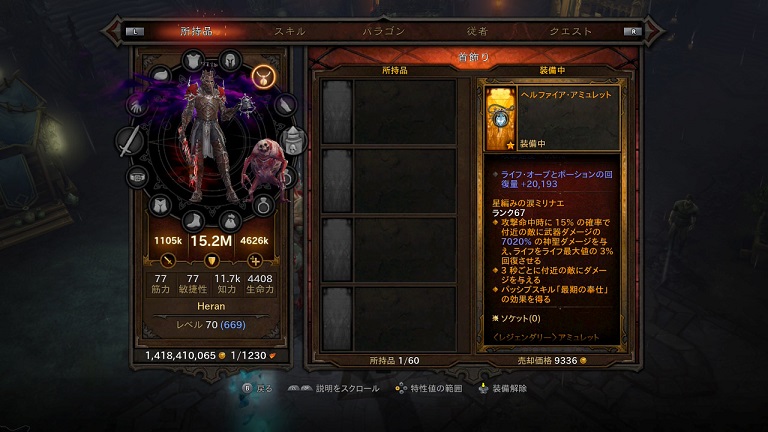Screen dimensions: 768x432
Task: Select the 従者 tab
Action: pos(477,31)
